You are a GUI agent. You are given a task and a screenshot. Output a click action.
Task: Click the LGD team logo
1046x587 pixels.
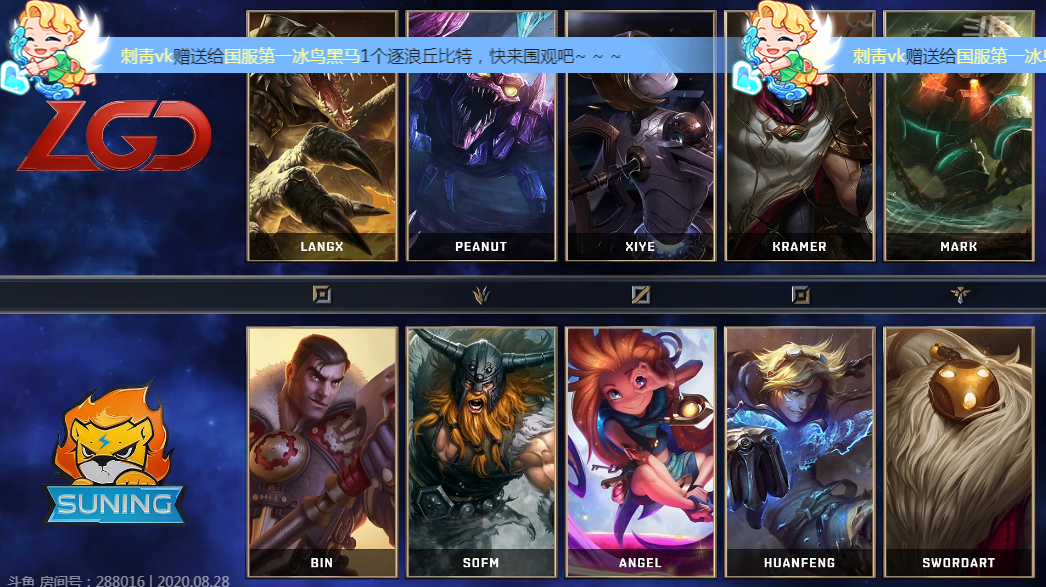coord(114,135)
